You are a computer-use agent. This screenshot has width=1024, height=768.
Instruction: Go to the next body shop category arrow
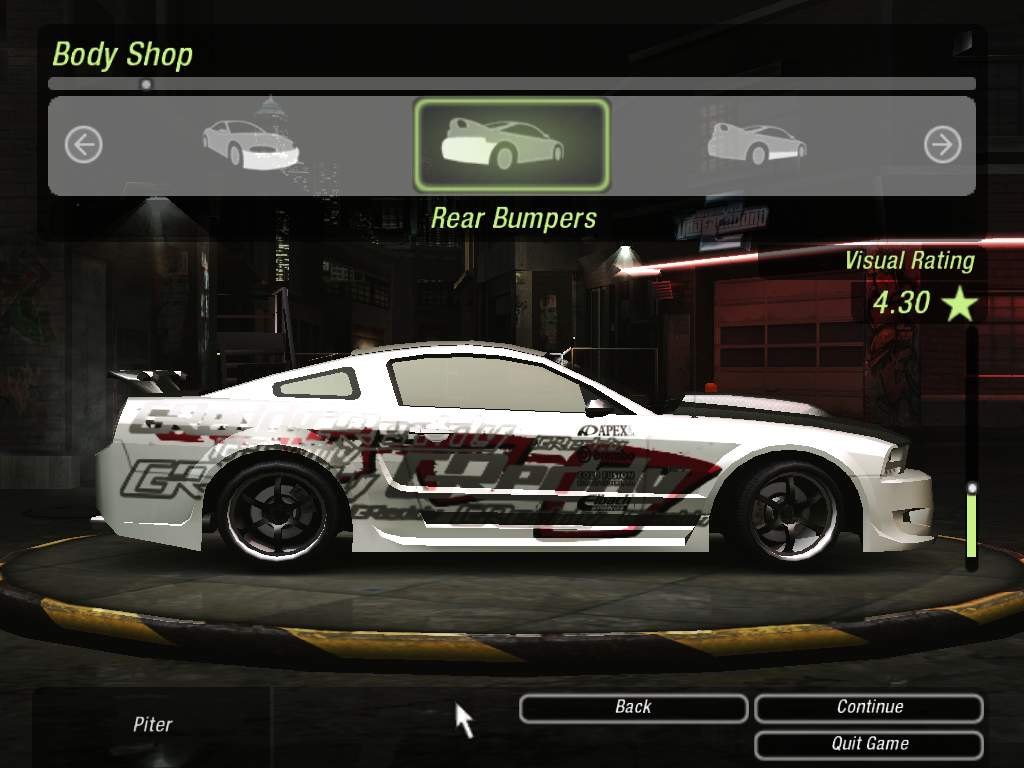point(942,146)
